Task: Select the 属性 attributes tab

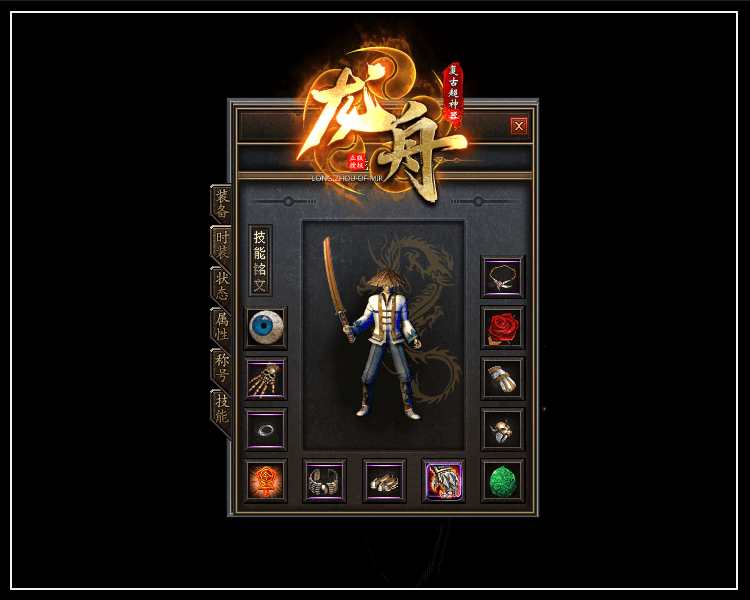Action: tap(222, 326)
